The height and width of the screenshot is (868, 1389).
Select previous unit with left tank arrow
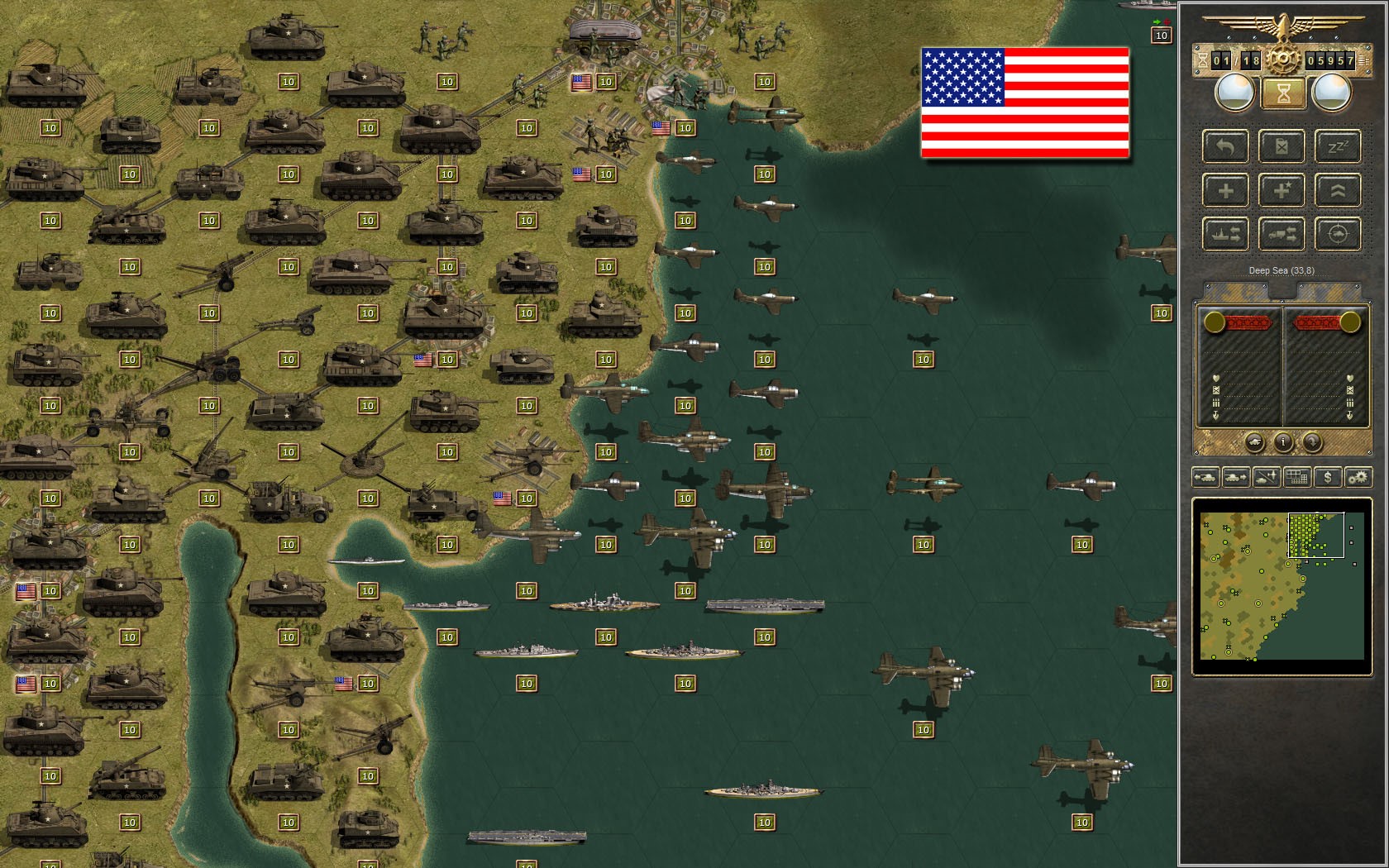click(1205, 477)
